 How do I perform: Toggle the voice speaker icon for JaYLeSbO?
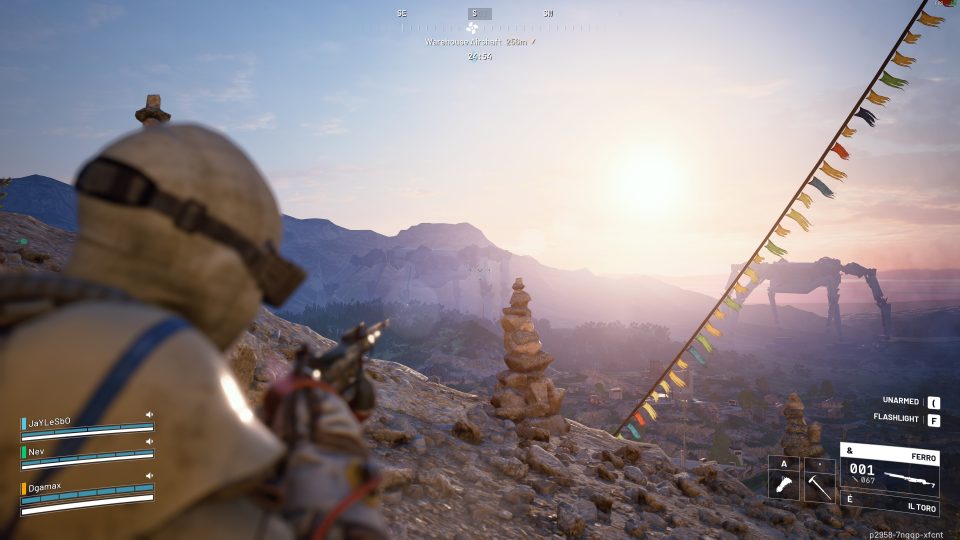tap(149, 414)
